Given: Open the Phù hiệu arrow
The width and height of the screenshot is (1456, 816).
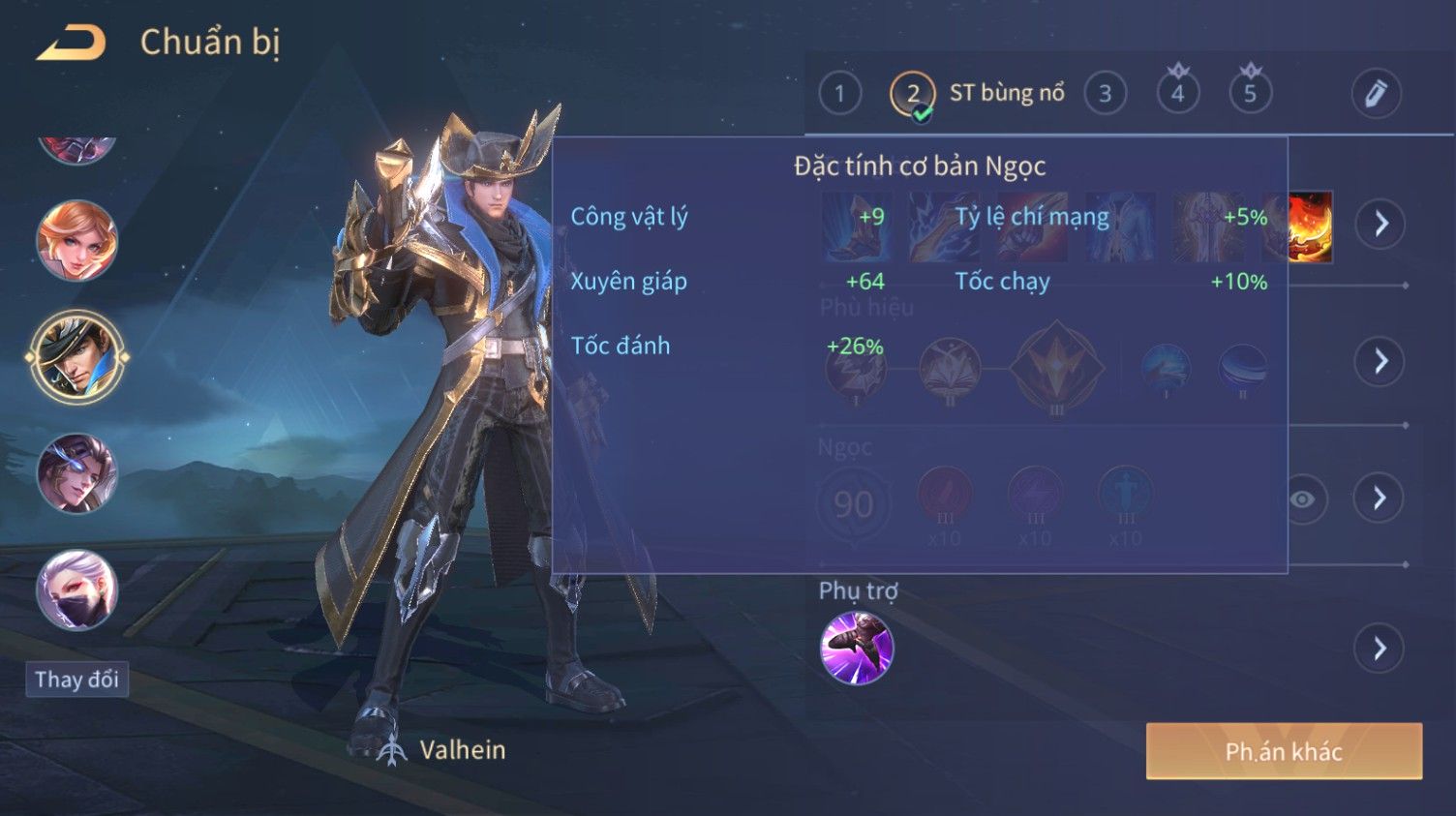Looking at the screenshot, I should tap(1380, 361).
